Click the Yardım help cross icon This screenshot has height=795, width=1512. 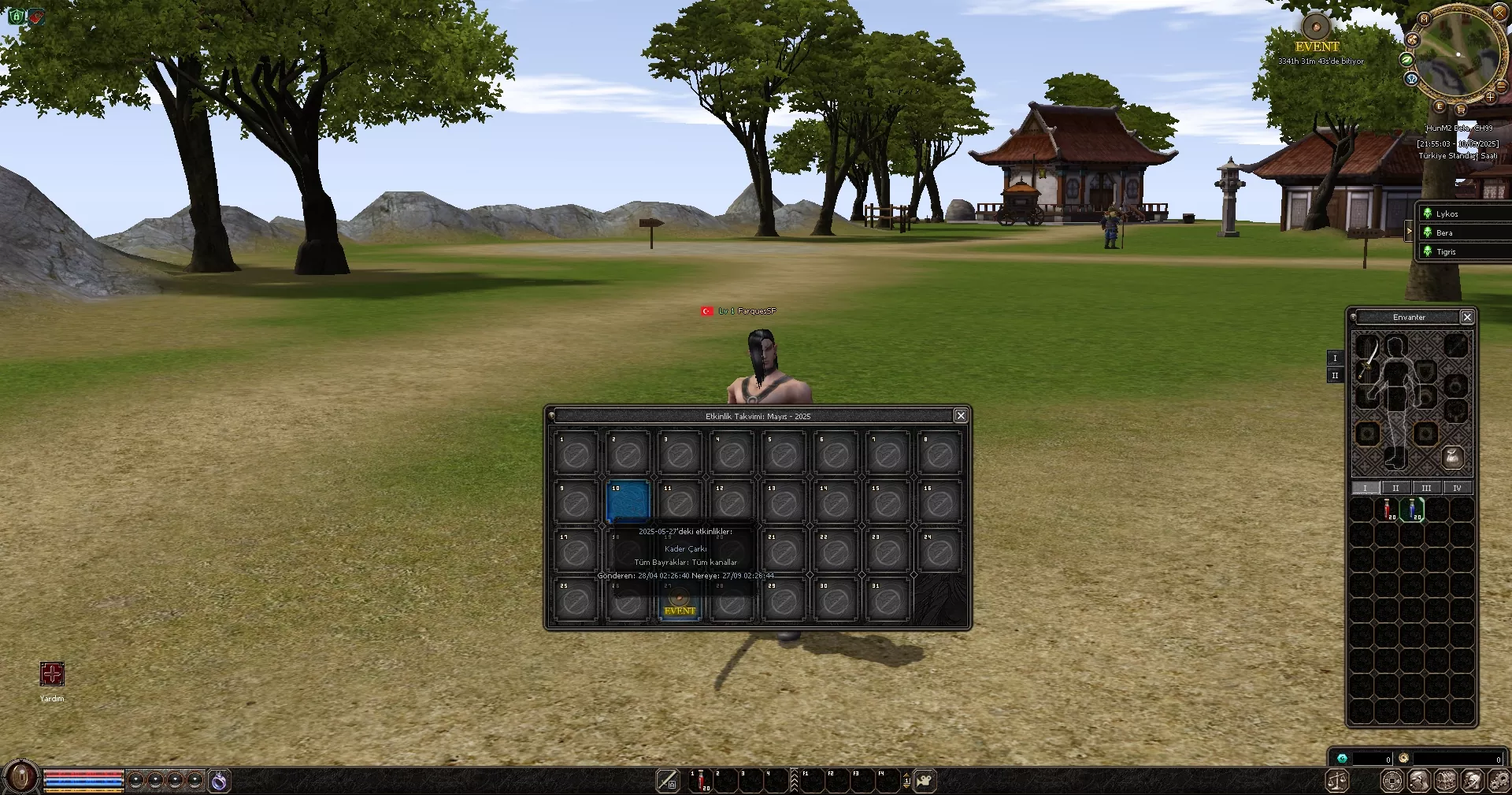click(50, 675)
